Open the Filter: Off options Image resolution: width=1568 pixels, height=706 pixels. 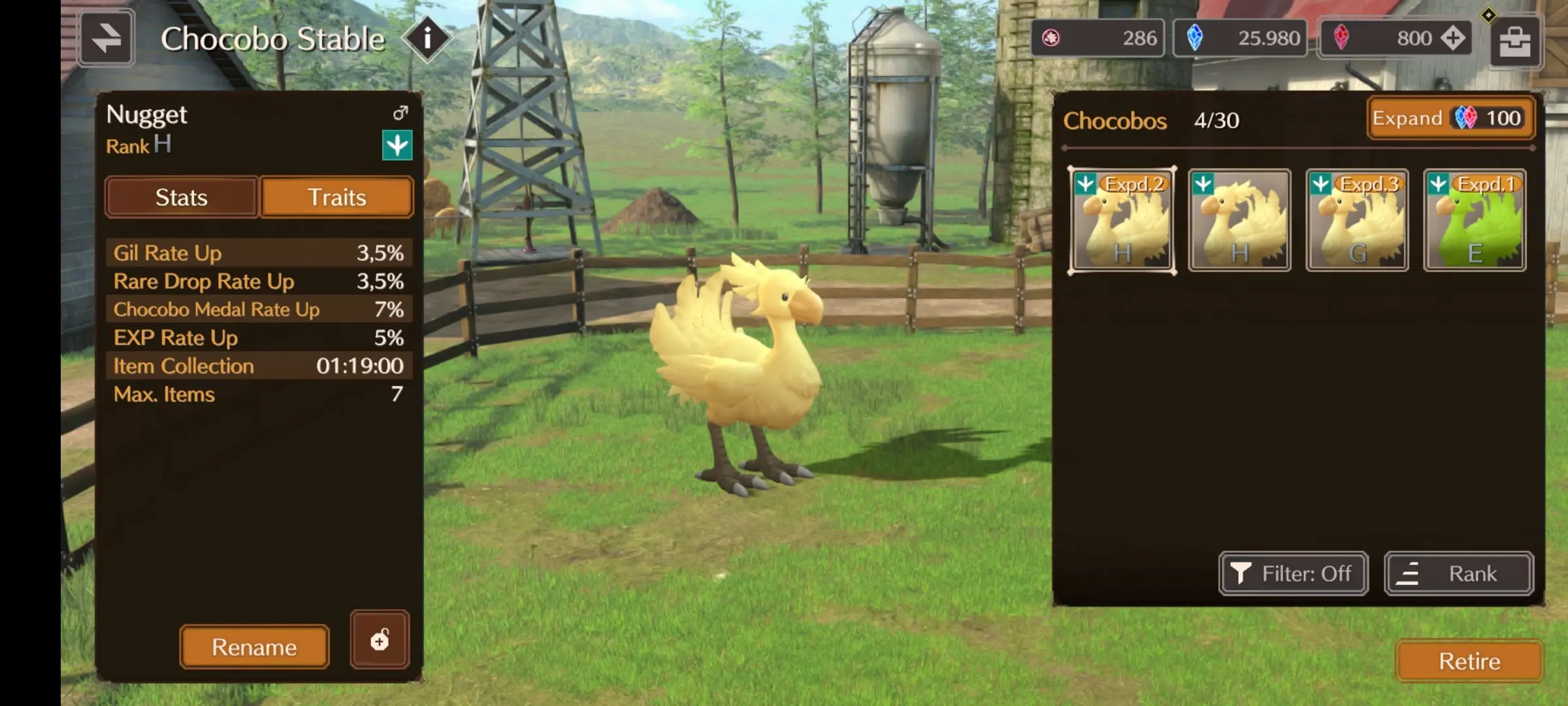[x=1293, y=574]
